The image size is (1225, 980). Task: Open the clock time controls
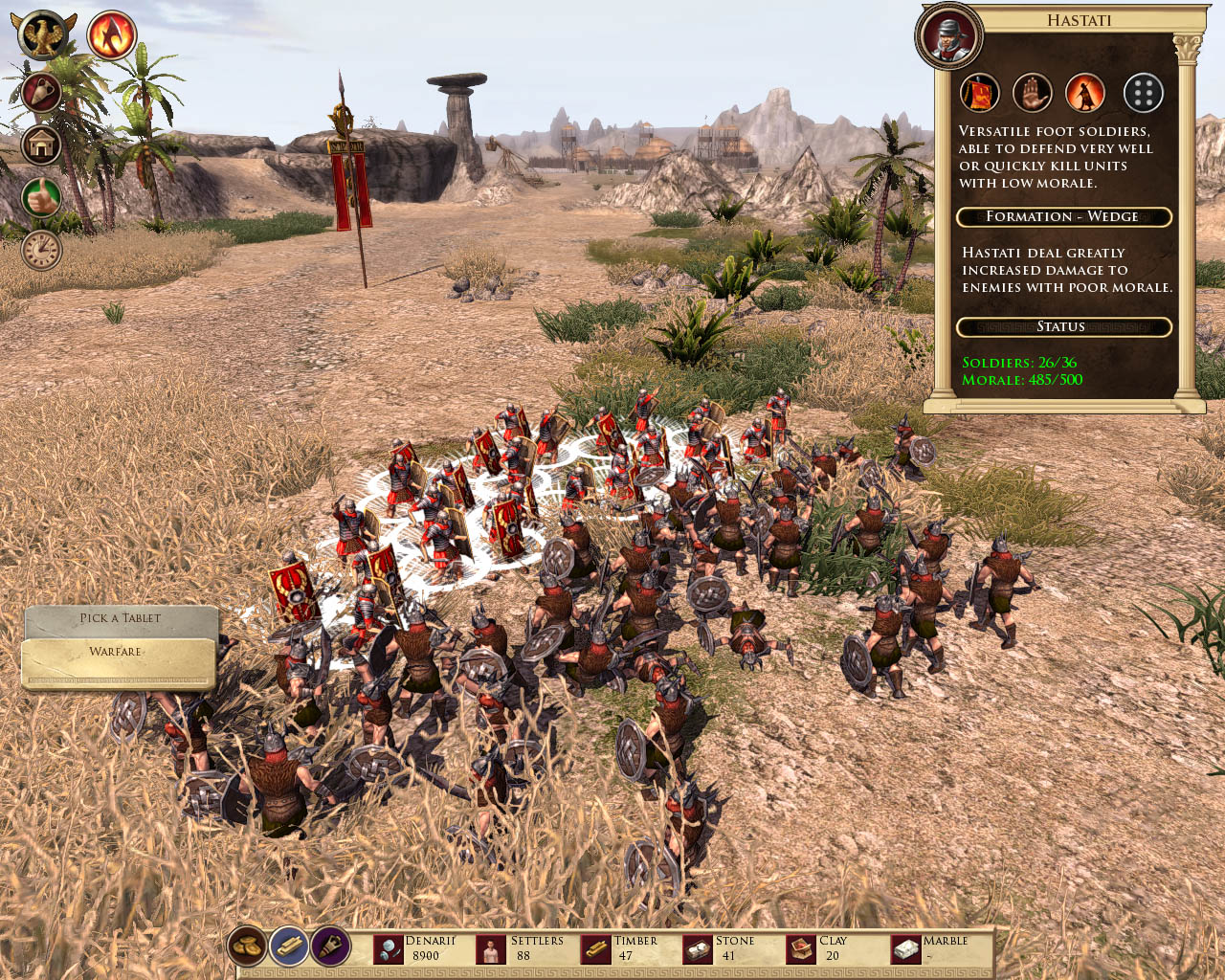coord(42,251)
